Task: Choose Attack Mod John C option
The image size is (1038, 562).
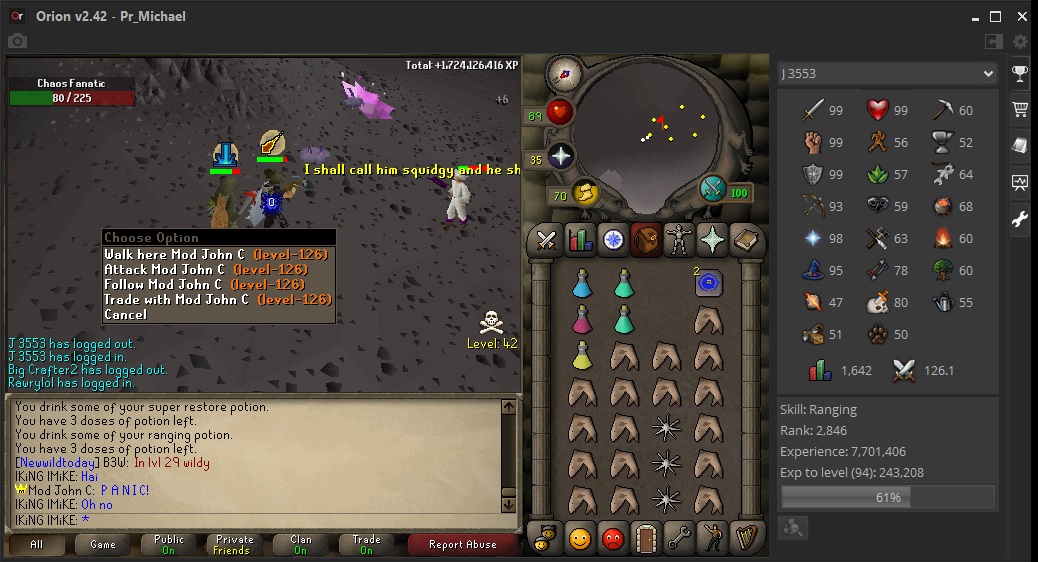Action: pyautogui.click(x=205, y=269)
